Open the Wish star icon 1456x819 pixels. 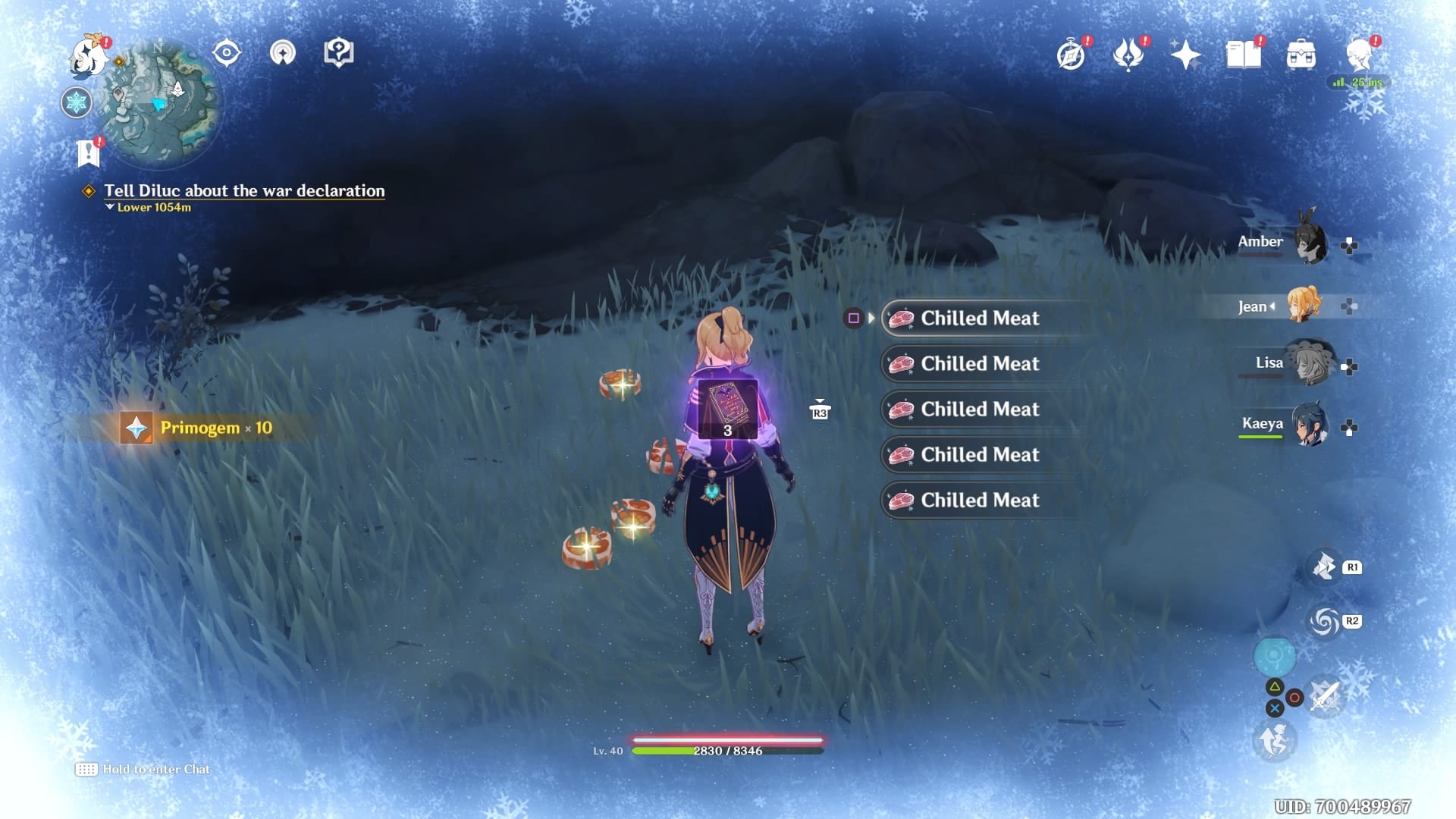click(1185, 53)
